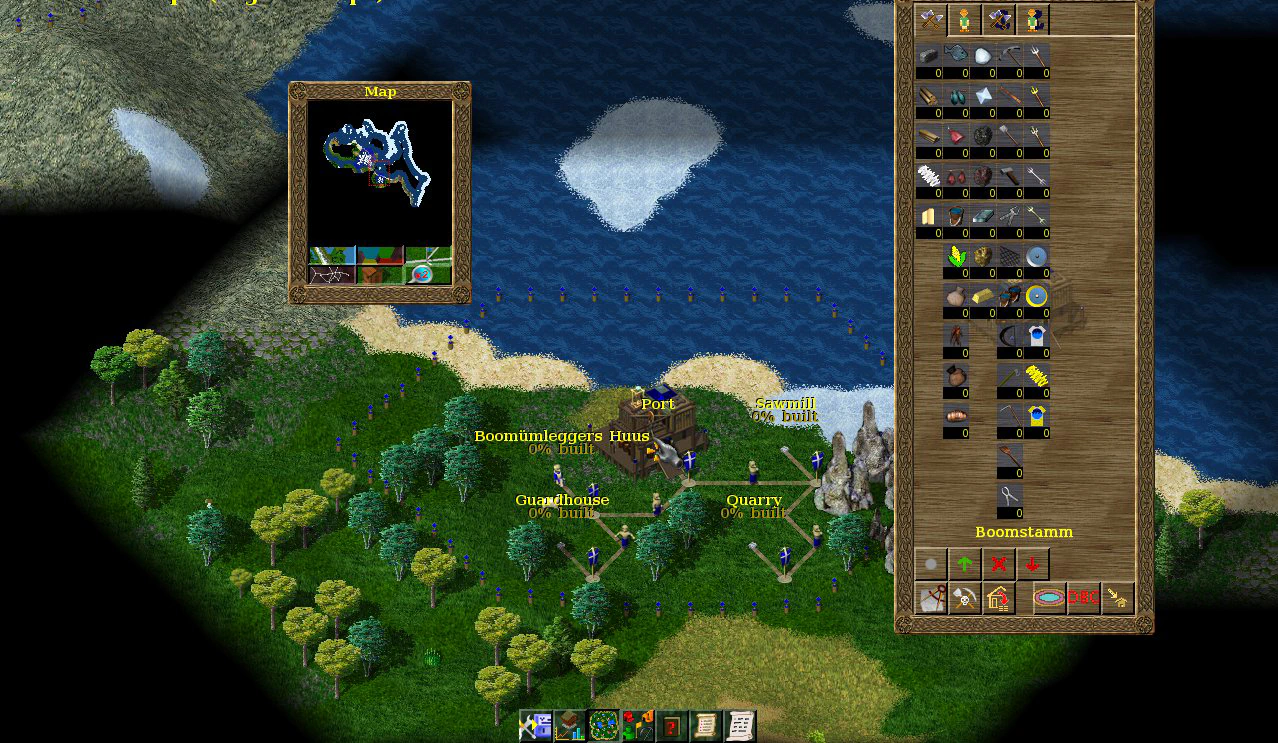Click the red X stock policy button
The image size is (1278, 743).
point(998,565)
